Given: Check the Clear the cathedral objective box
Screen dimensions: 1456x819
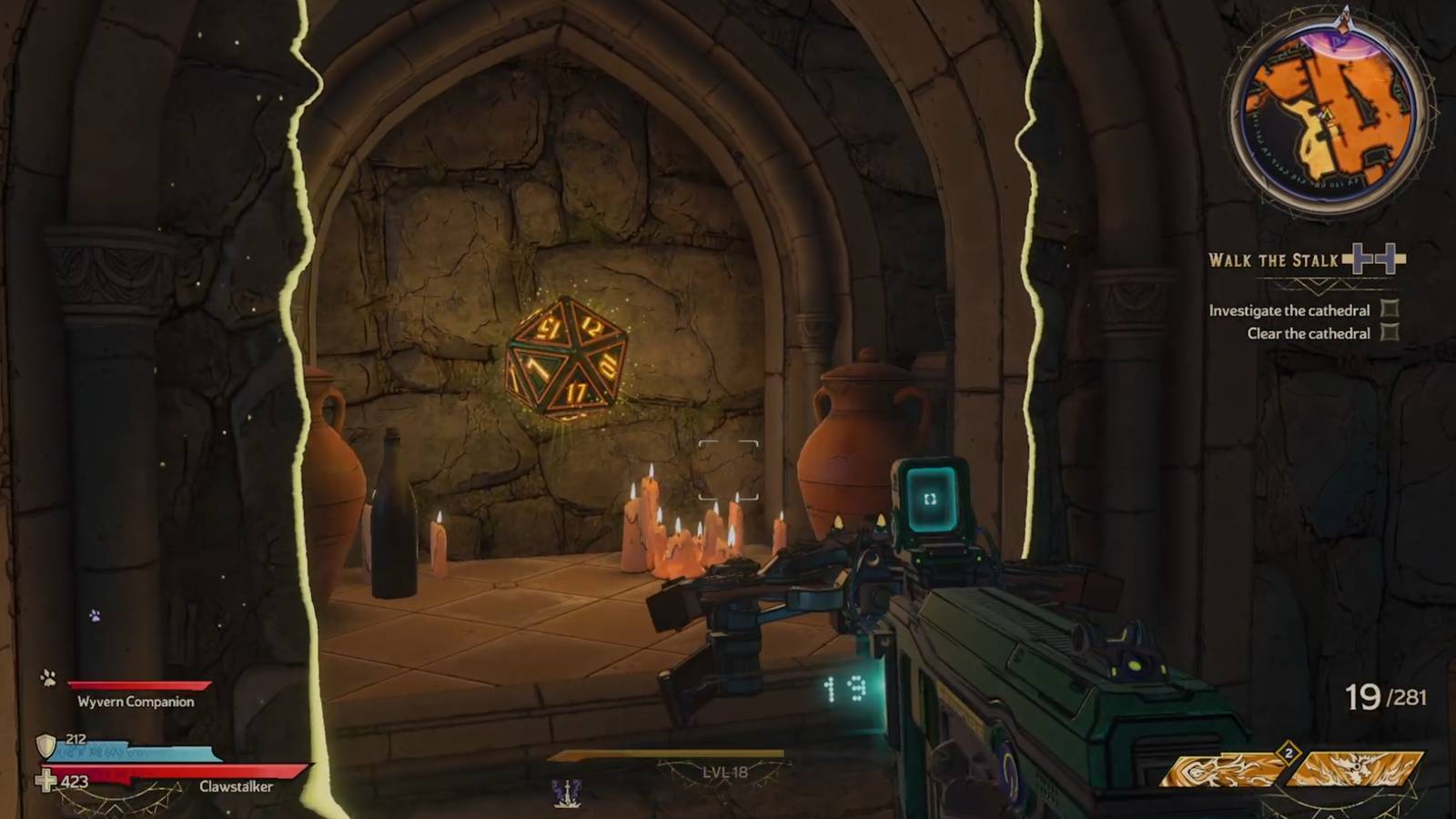Looking at the screenshot, I should [1390, 333].
